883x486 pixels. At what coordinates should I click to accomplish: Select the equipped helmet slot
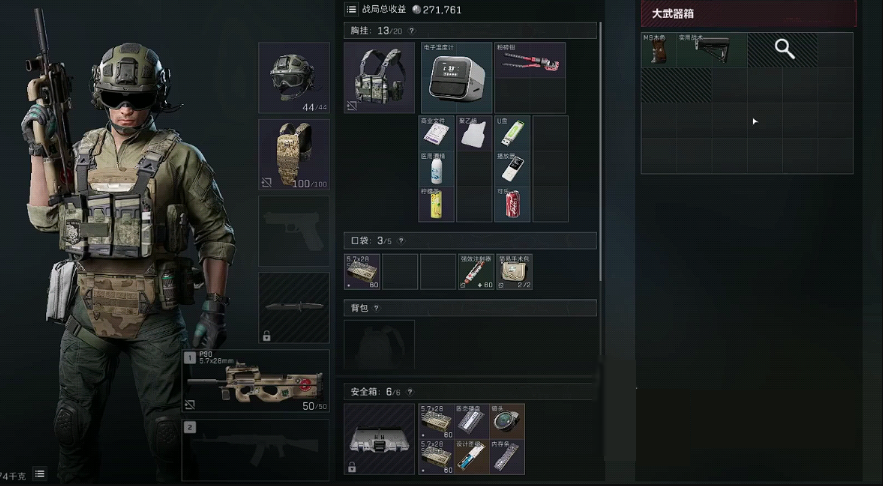pyautogui.click(x=293, y=78)
